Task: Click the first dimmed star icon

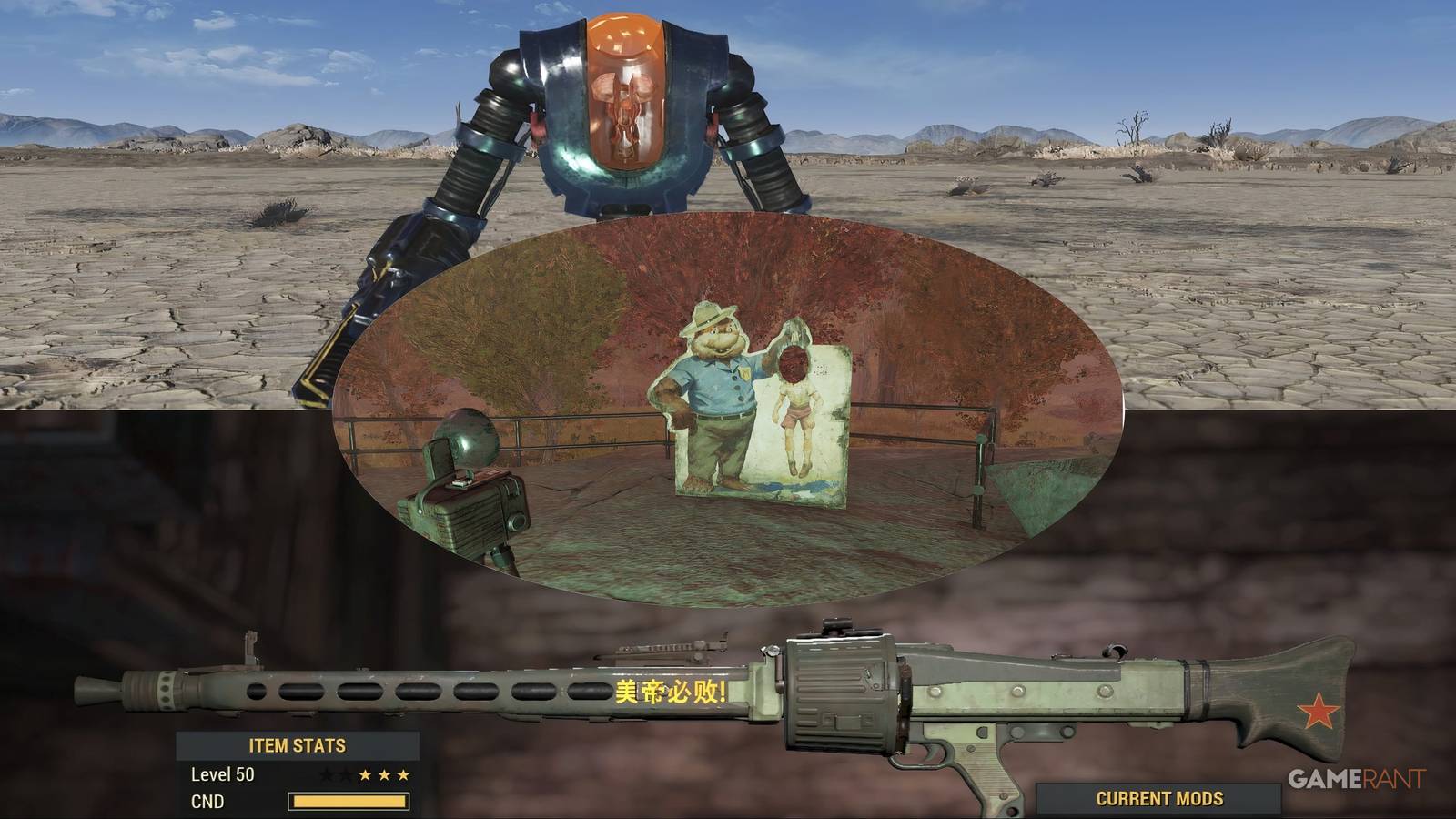Action: (x=326, y=775)
